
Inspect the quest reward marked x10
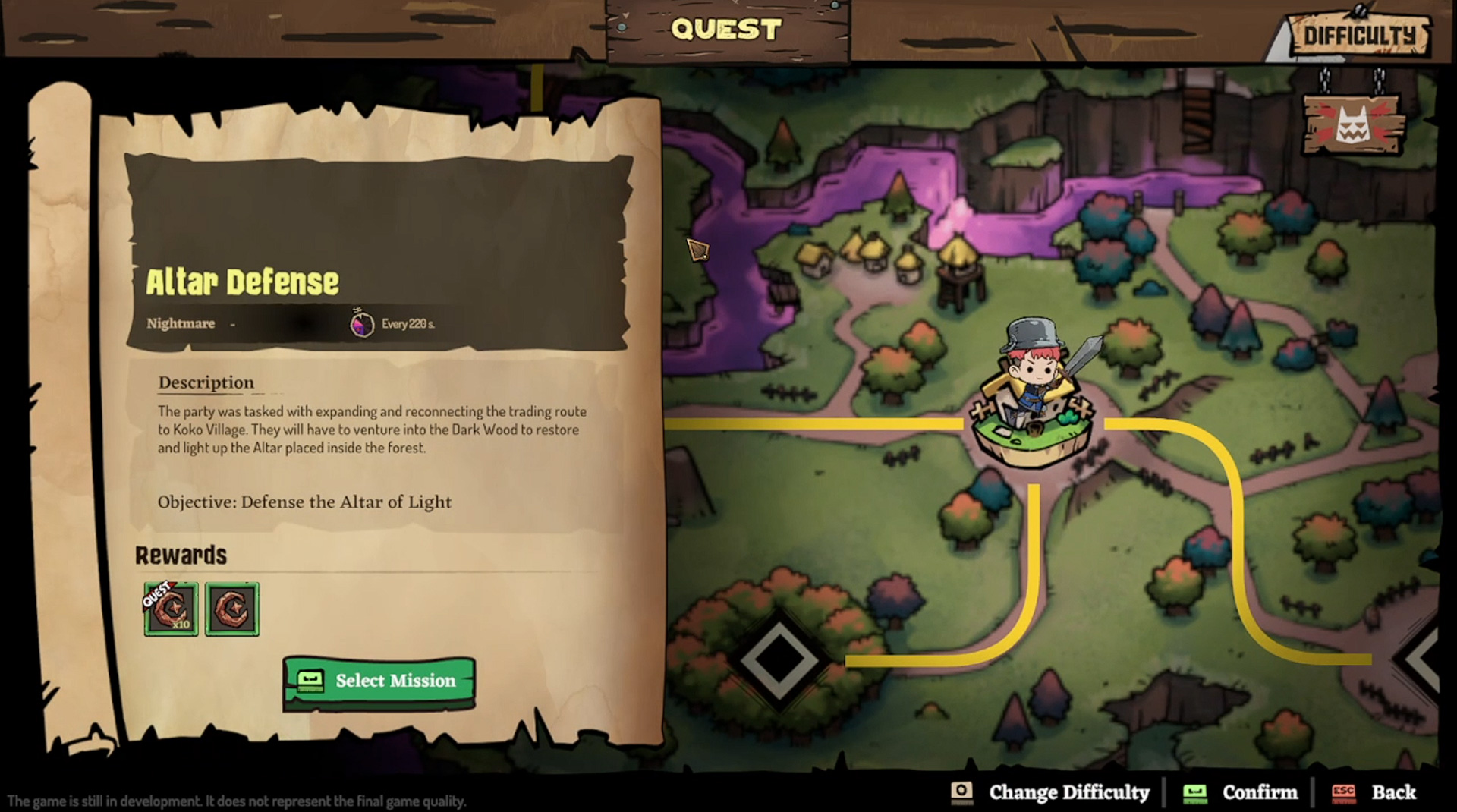coord(172,609)
